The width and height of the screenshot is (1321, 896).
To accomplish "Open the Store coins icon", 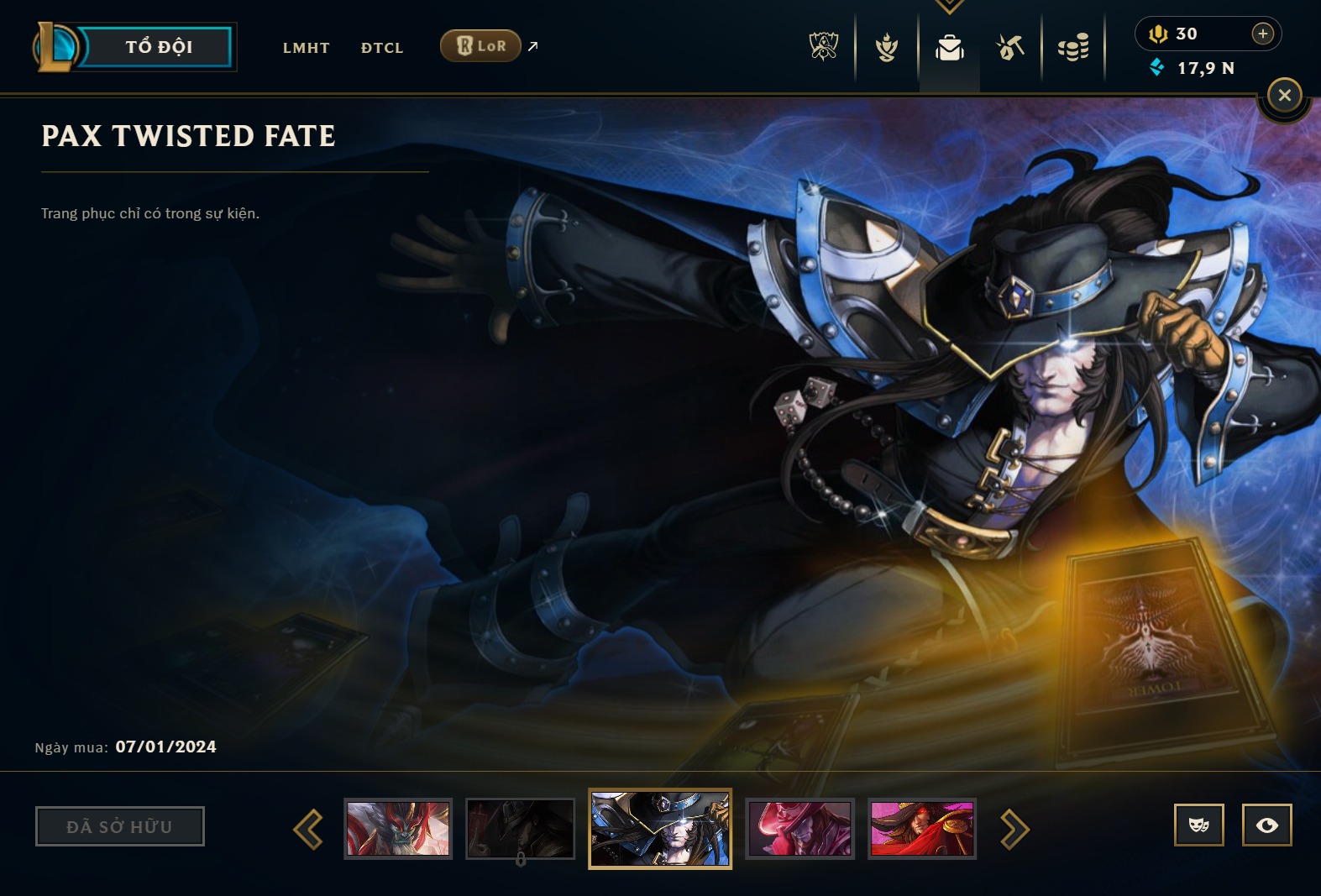I will 1072,47.
